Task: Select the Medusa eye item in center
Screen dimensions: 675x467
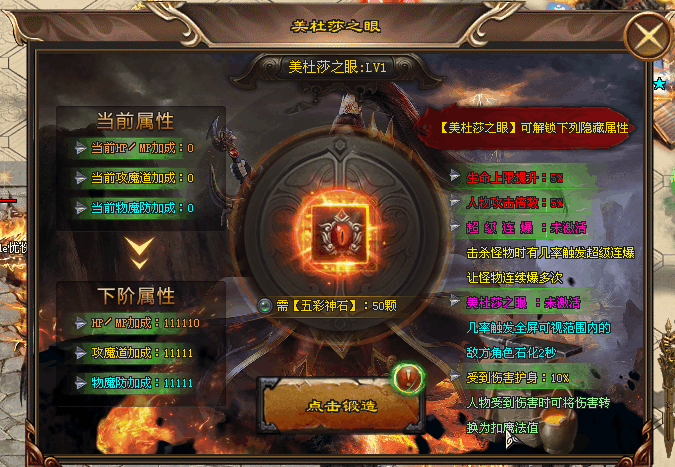Action: (337, 229)
